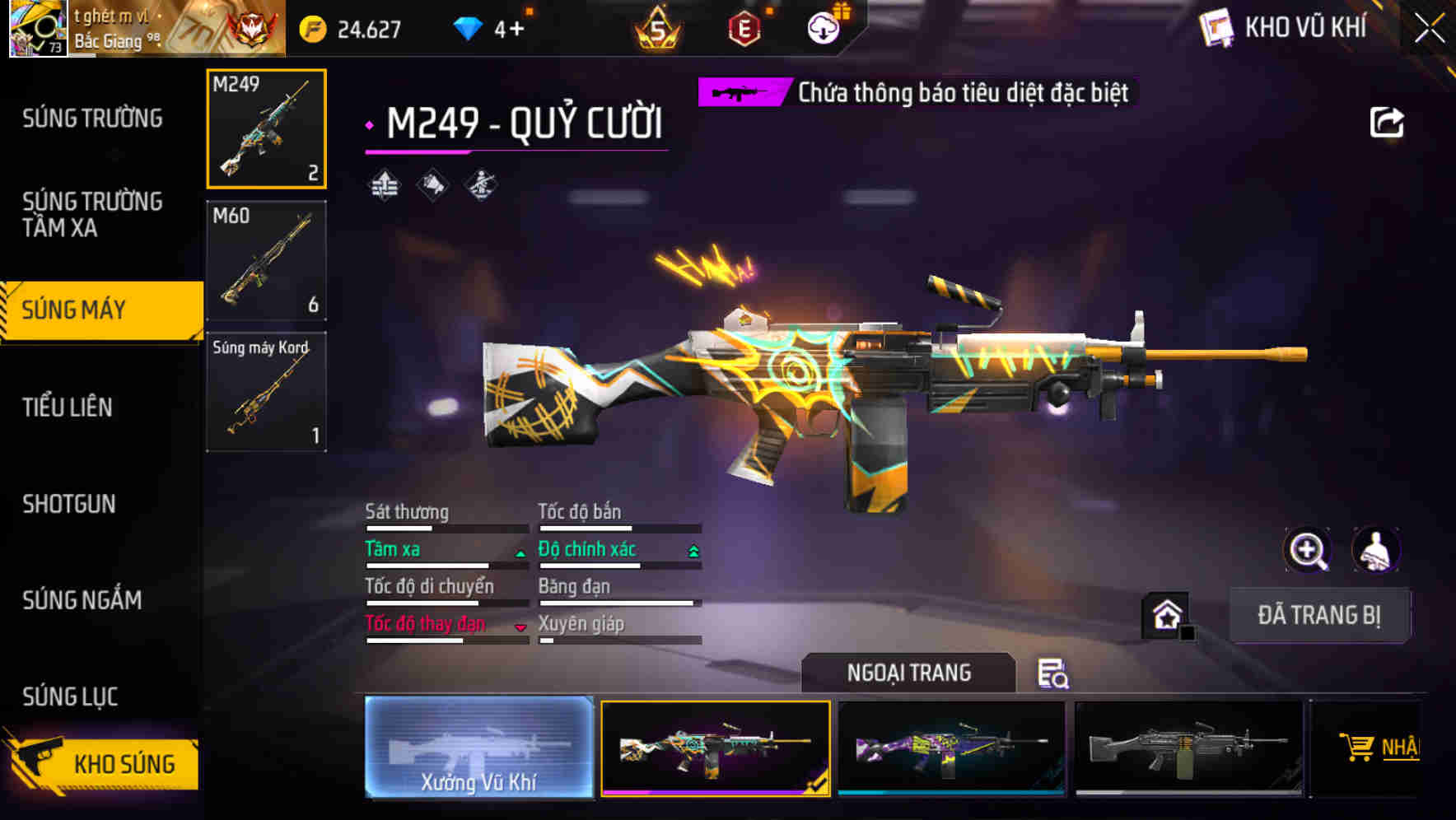The width and height of the screenshot is (1456, 820).
Task: Click the soldier attribute badge under the weapon name
Action: pos(478,183)
